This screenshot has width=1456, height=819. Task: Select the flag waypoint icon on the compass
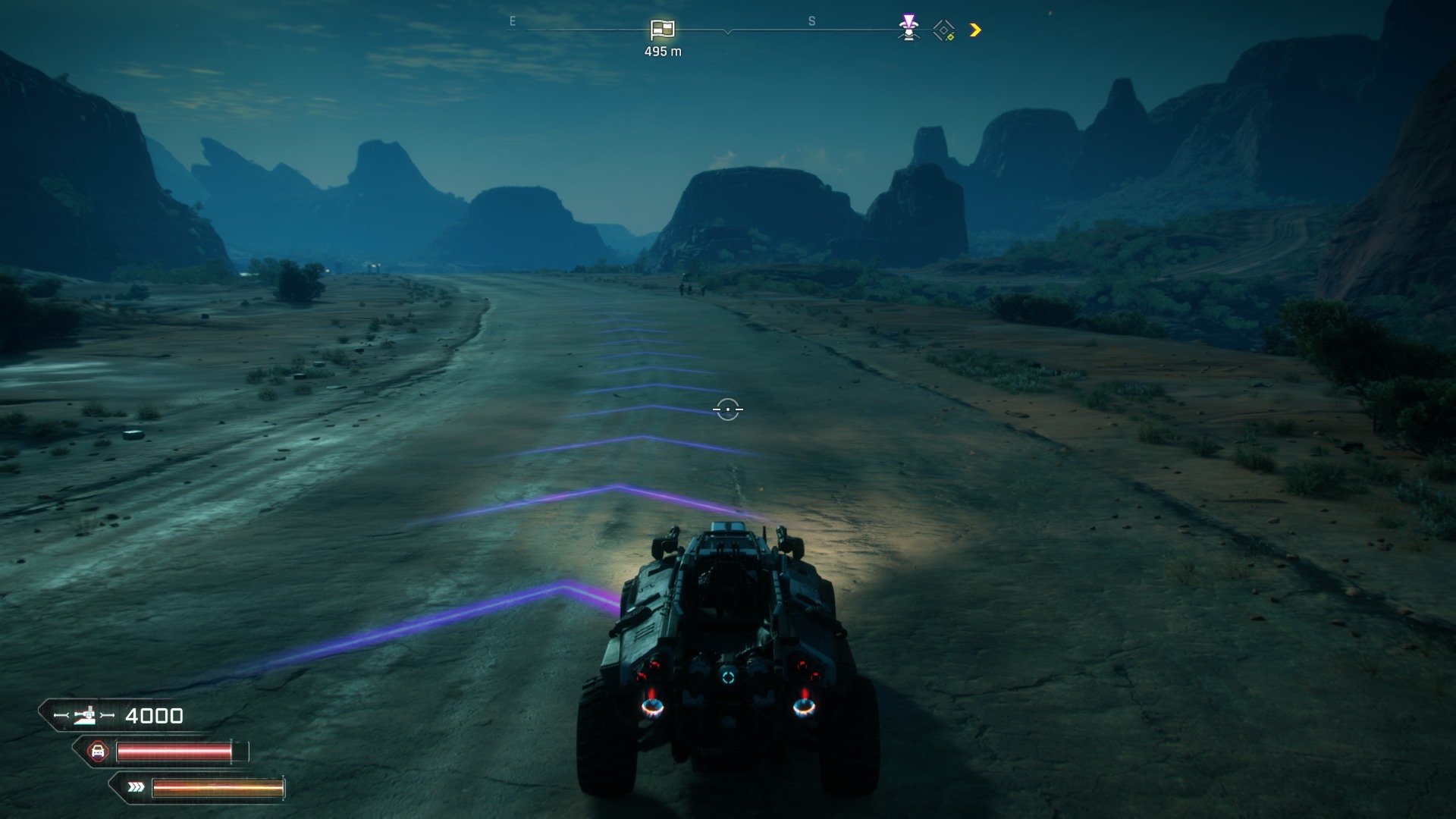[x=663, y=30]
